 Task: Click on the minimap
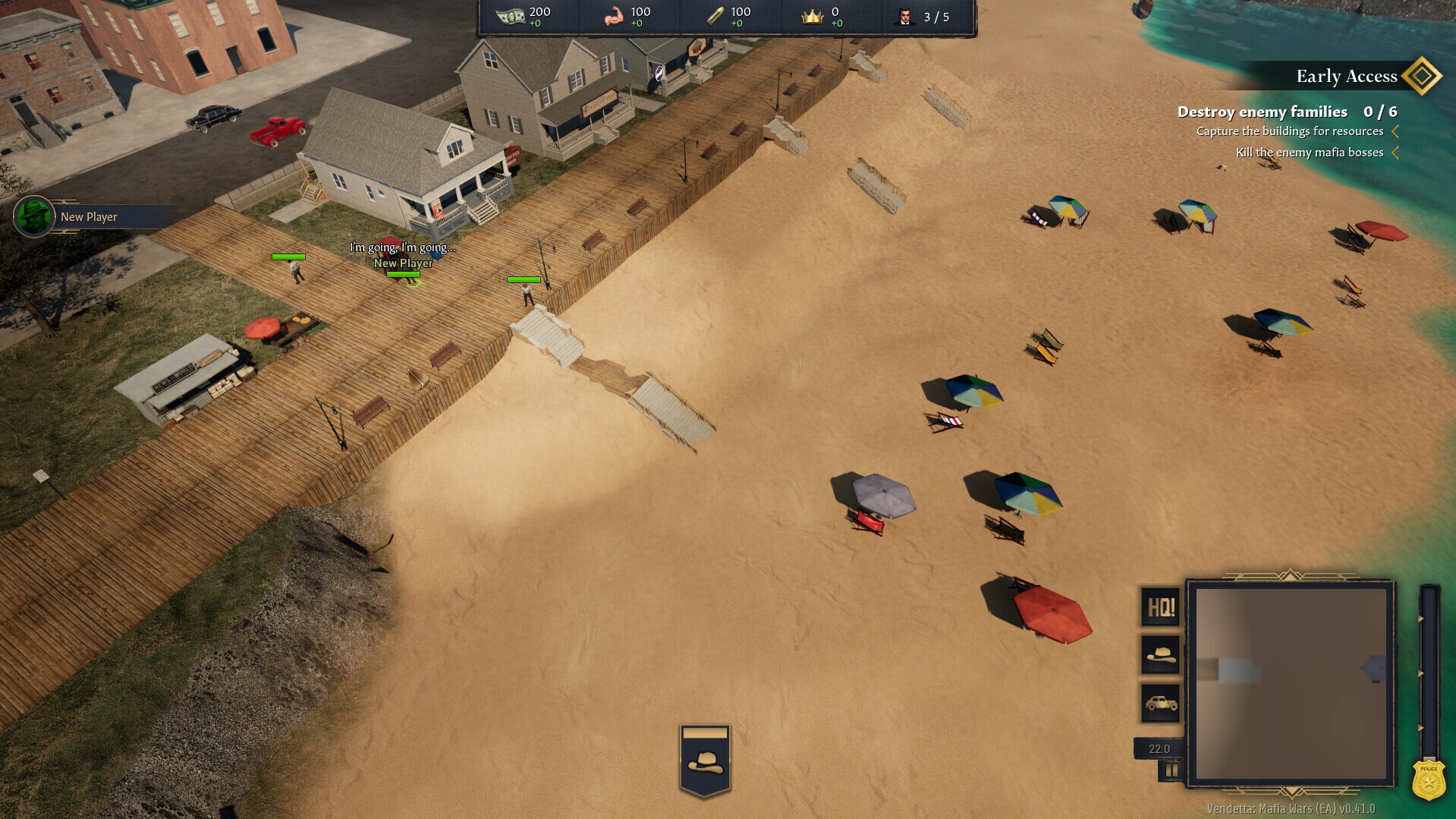[x=1291, y=683]
